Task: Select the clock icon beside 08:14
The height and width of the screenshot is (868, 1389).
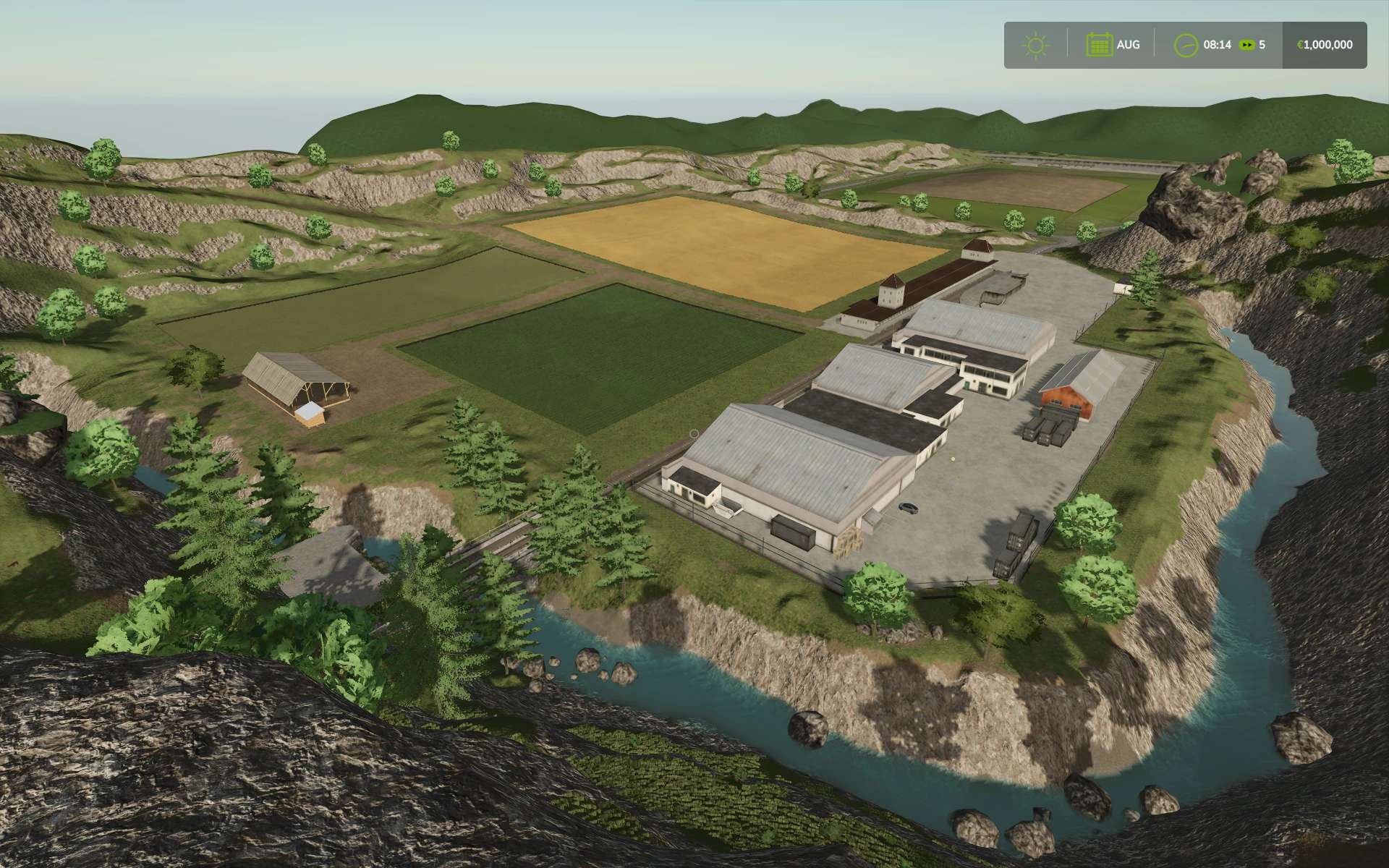Action: coord(1186,45)
